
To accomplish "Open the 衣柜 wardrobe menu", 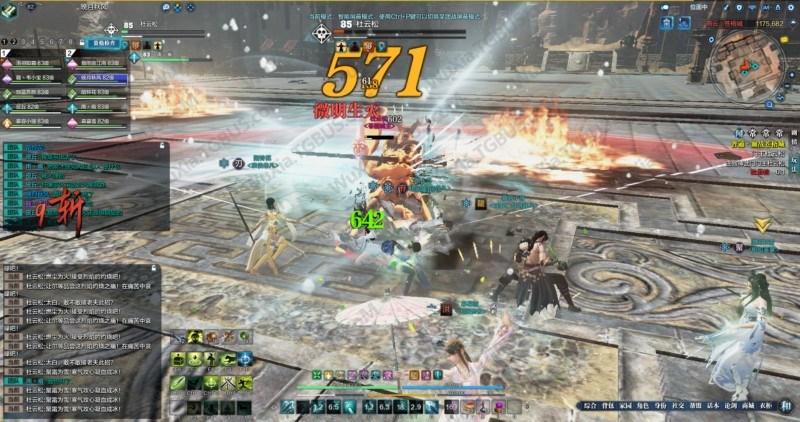I will click(x=755, y=406).
